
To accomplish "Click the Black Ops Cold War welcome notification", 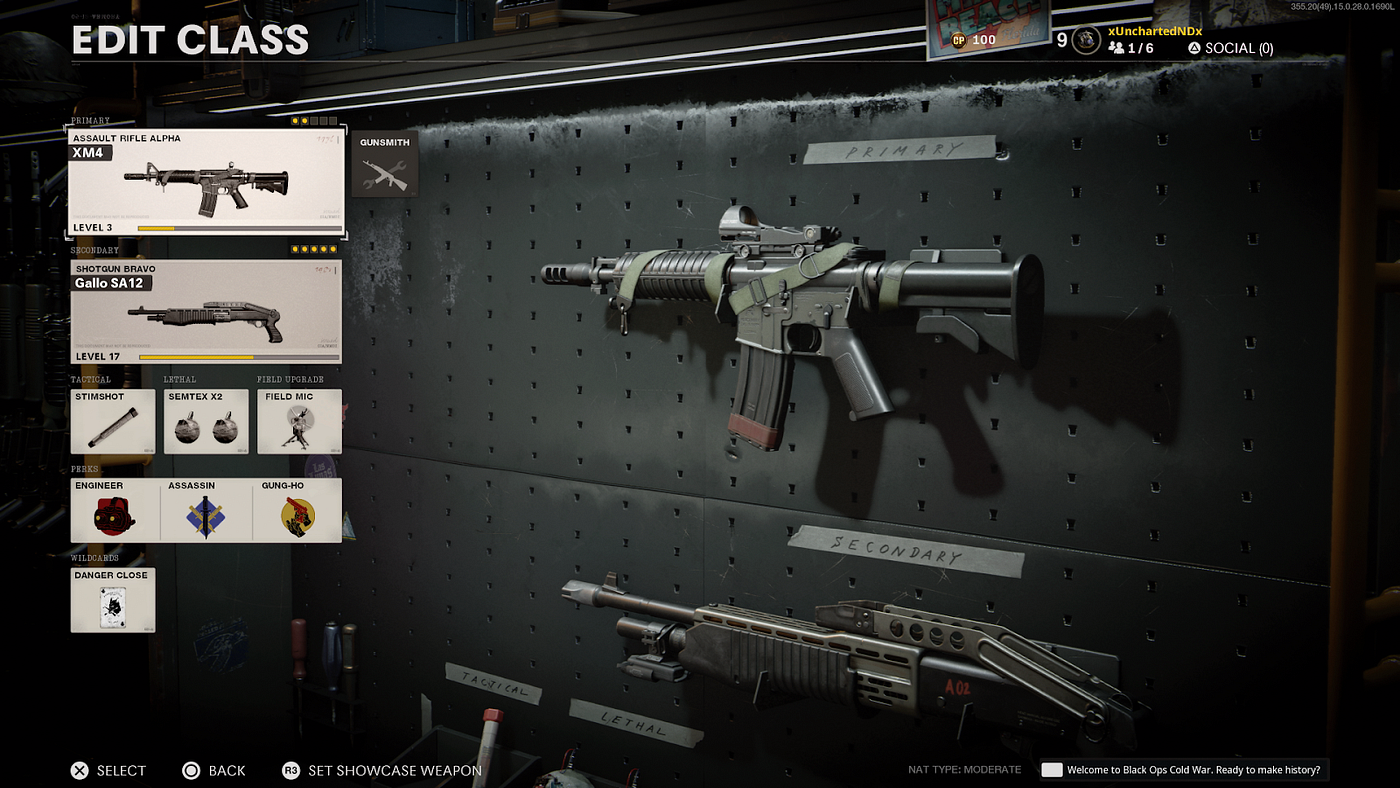I will [x=1185, y=769].
